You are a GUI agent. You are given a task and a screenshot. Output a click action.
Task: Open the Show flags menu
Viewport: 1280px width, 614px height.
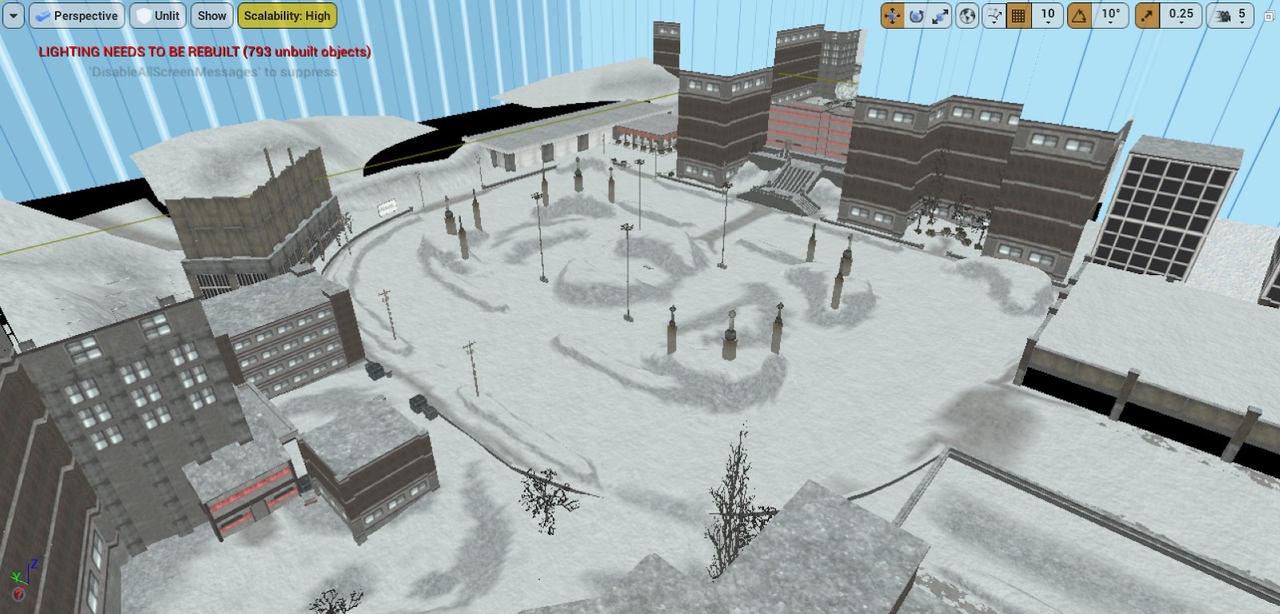tap(212, 16)
